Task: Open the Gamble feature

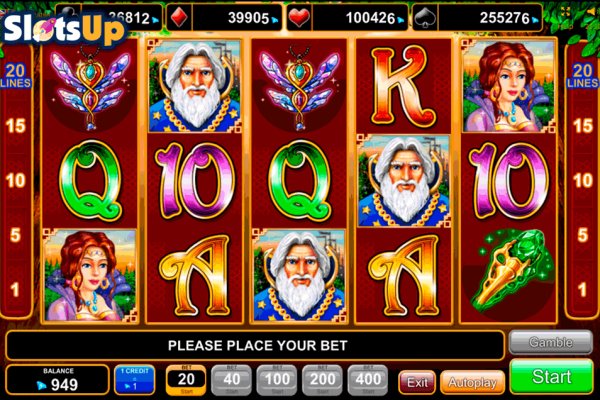Action: pos(550,342)
